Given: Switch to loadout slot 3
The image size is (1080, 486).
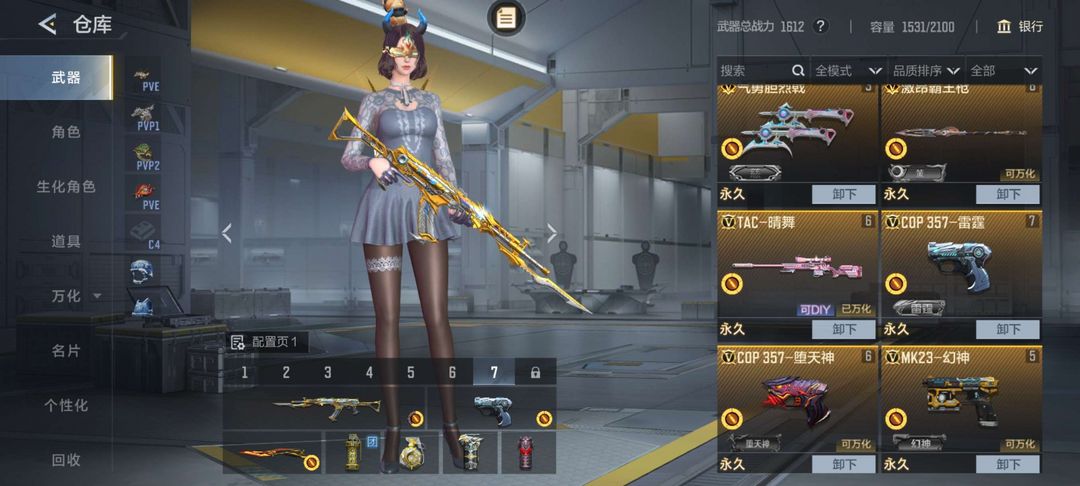Looking at the screenshot, I should tap(327, 373).
